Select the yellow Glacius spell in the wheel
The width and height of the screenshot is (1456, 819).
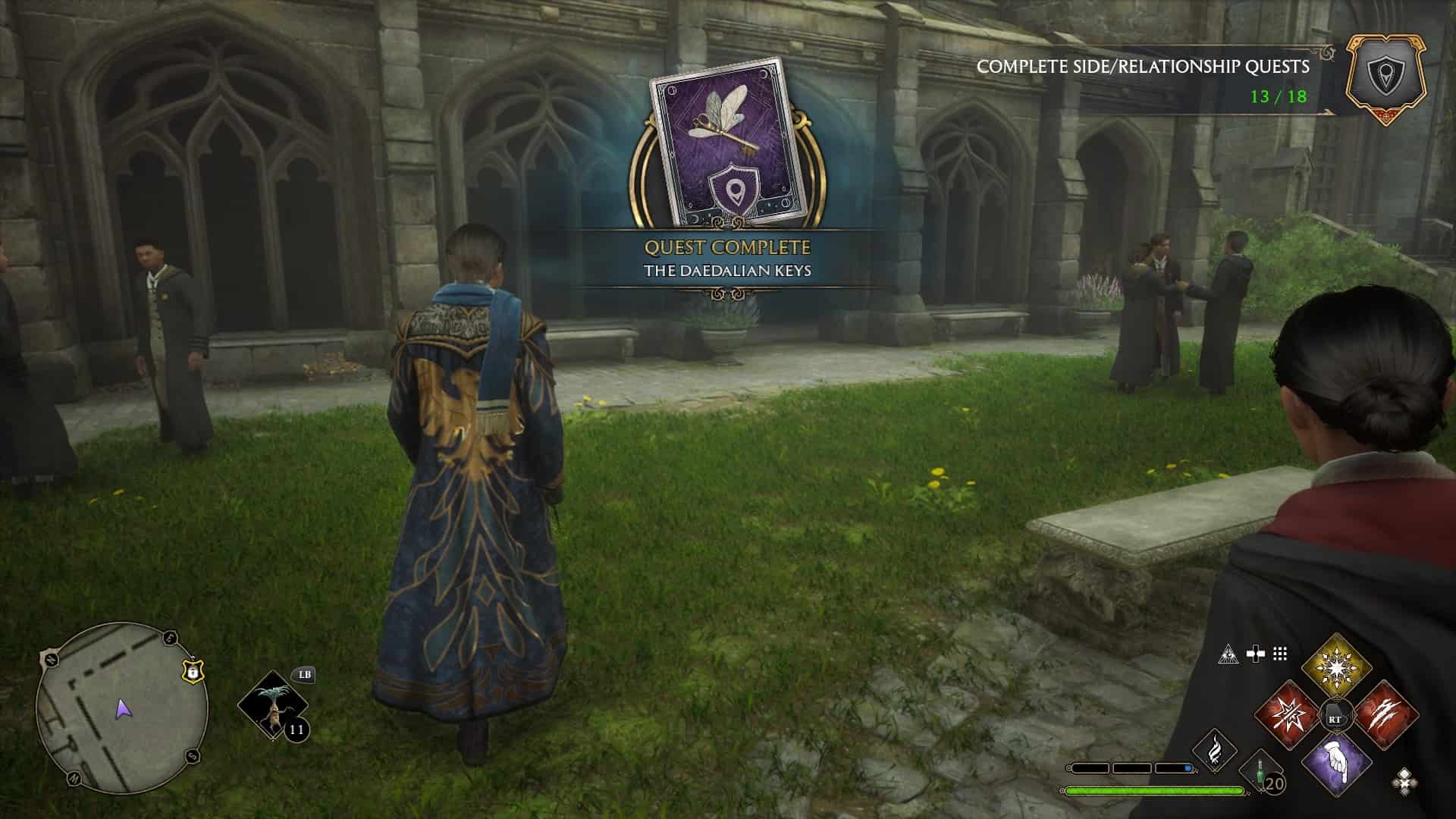coord(1337,666)
